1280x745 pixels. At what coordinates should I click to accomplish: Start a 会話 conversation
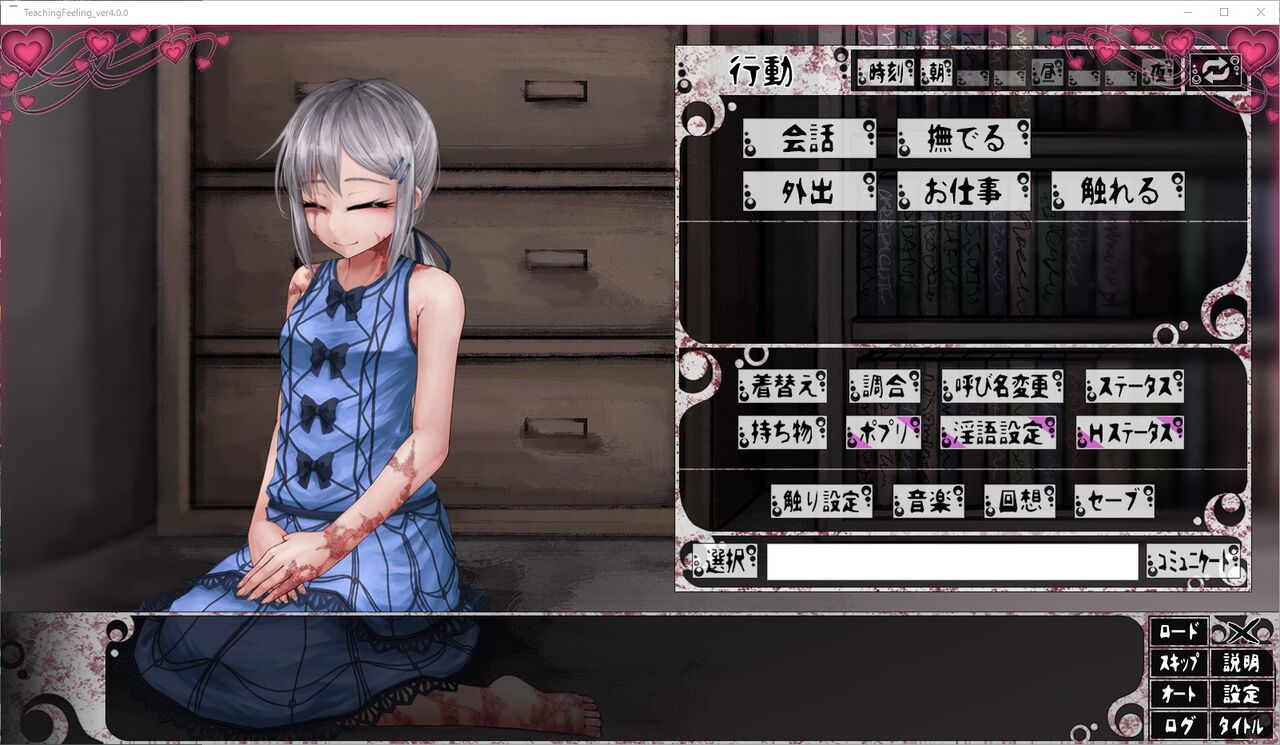[810, 140]
